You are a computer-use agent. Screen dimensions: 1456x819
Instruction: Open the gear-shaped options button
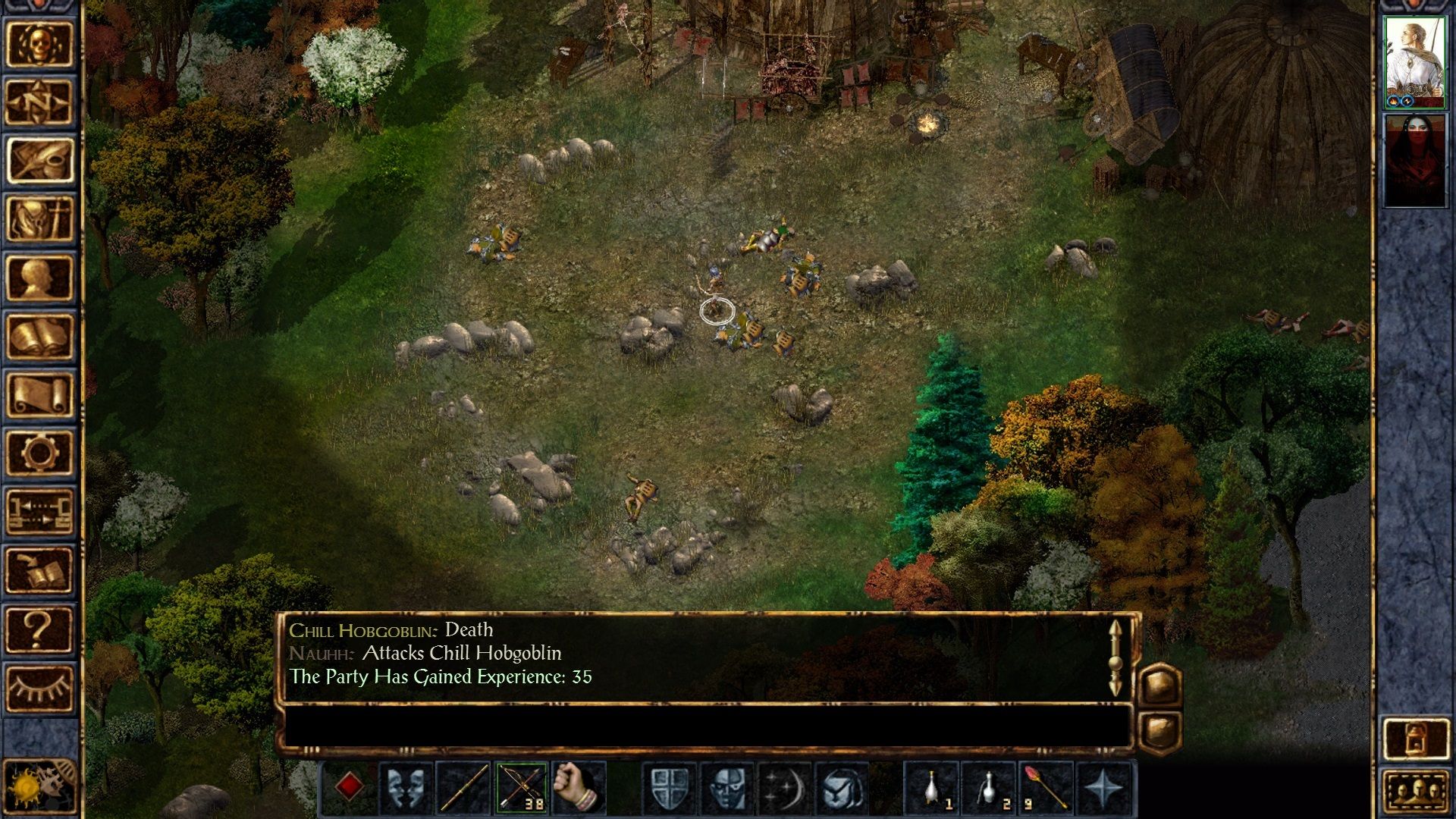(x=39, y=453)
